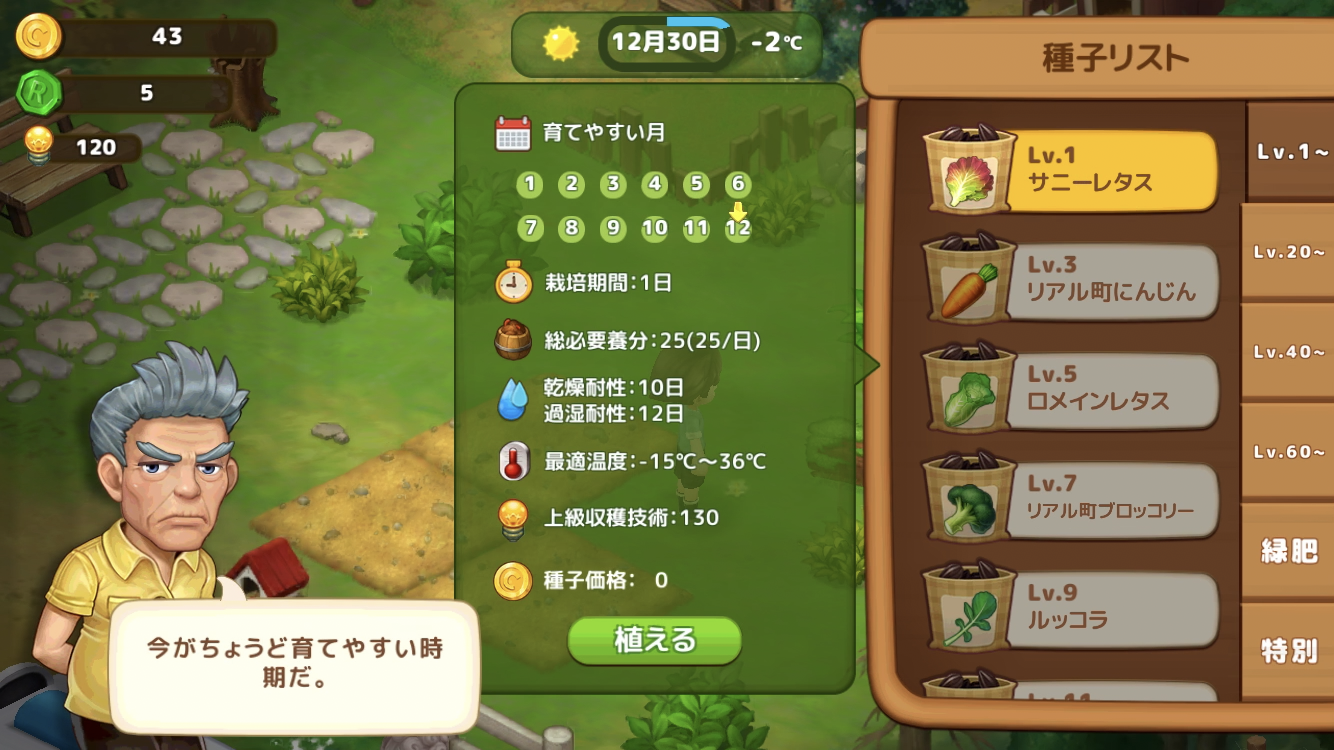The width and height of the screenshot is (1334, 750).
Task: Select the nutrient barrel icon beside 総必要養分
Action: tap(512, 339)
